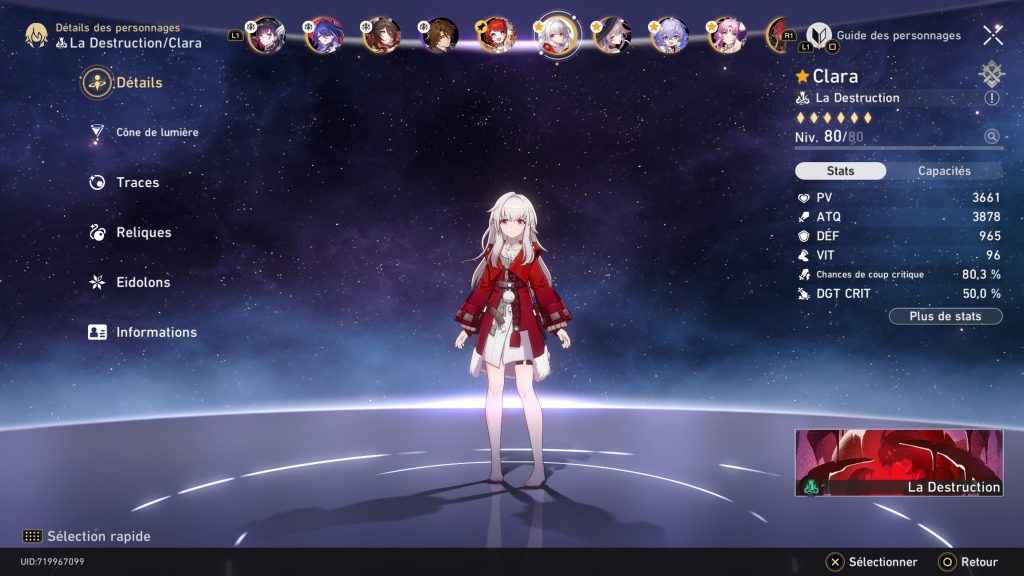1024x576 pixels.
Task: Select the red-haired character portrait with hat
Action: coord(496,35)
